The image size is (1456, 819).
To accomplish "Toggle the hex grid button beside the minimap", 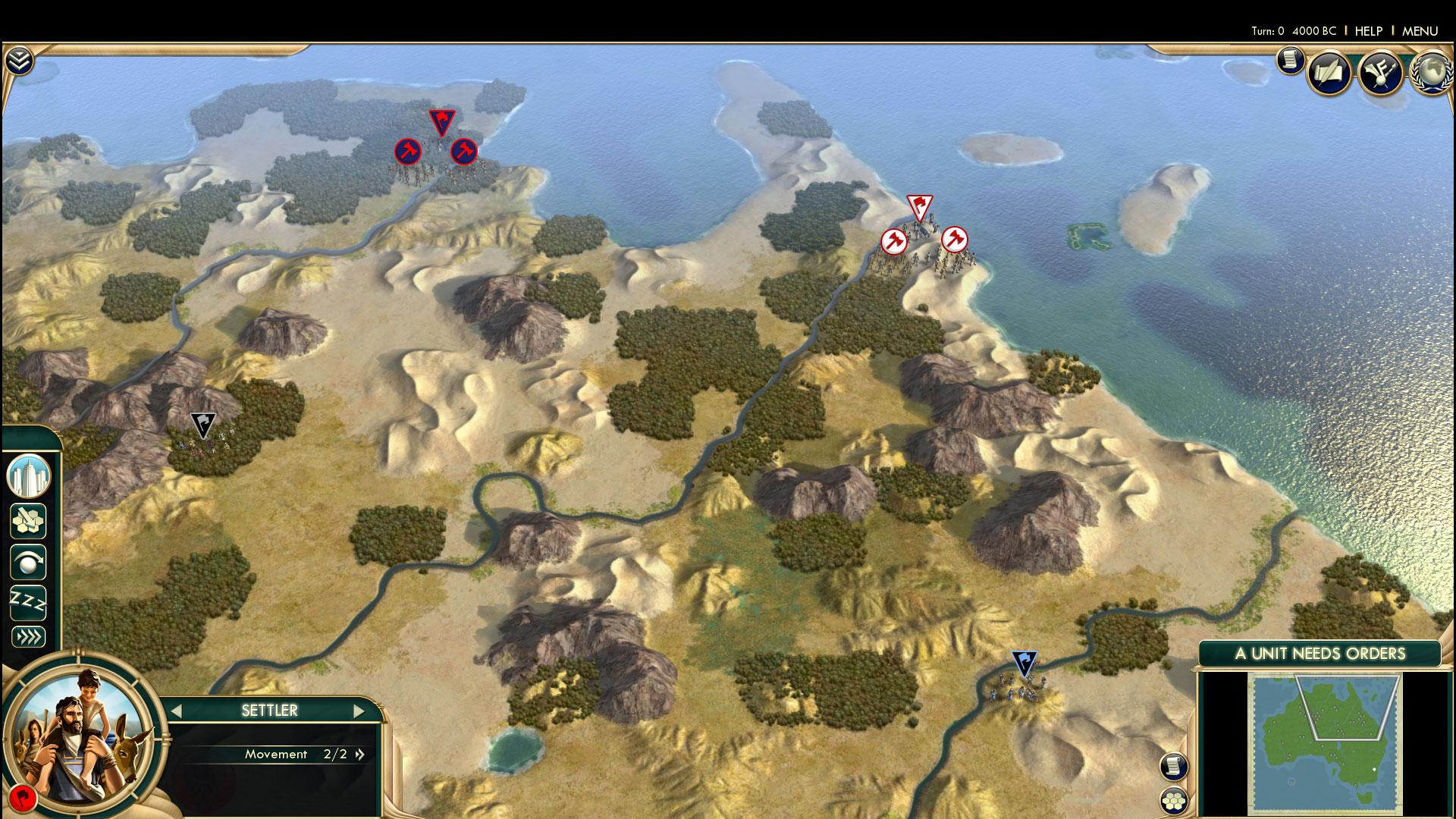I will pyautogui.click(x=1174, y=801).
